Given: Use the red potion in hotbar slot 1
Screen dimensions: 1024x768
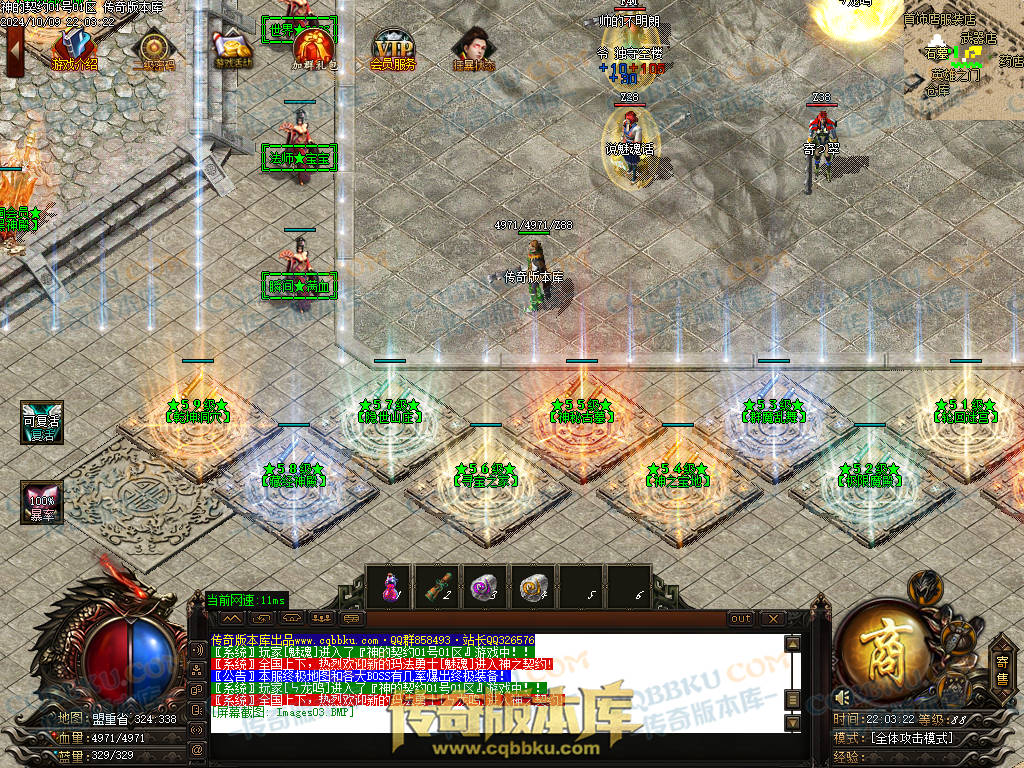Looking at the screenshot, I should [x=388, y=587].
